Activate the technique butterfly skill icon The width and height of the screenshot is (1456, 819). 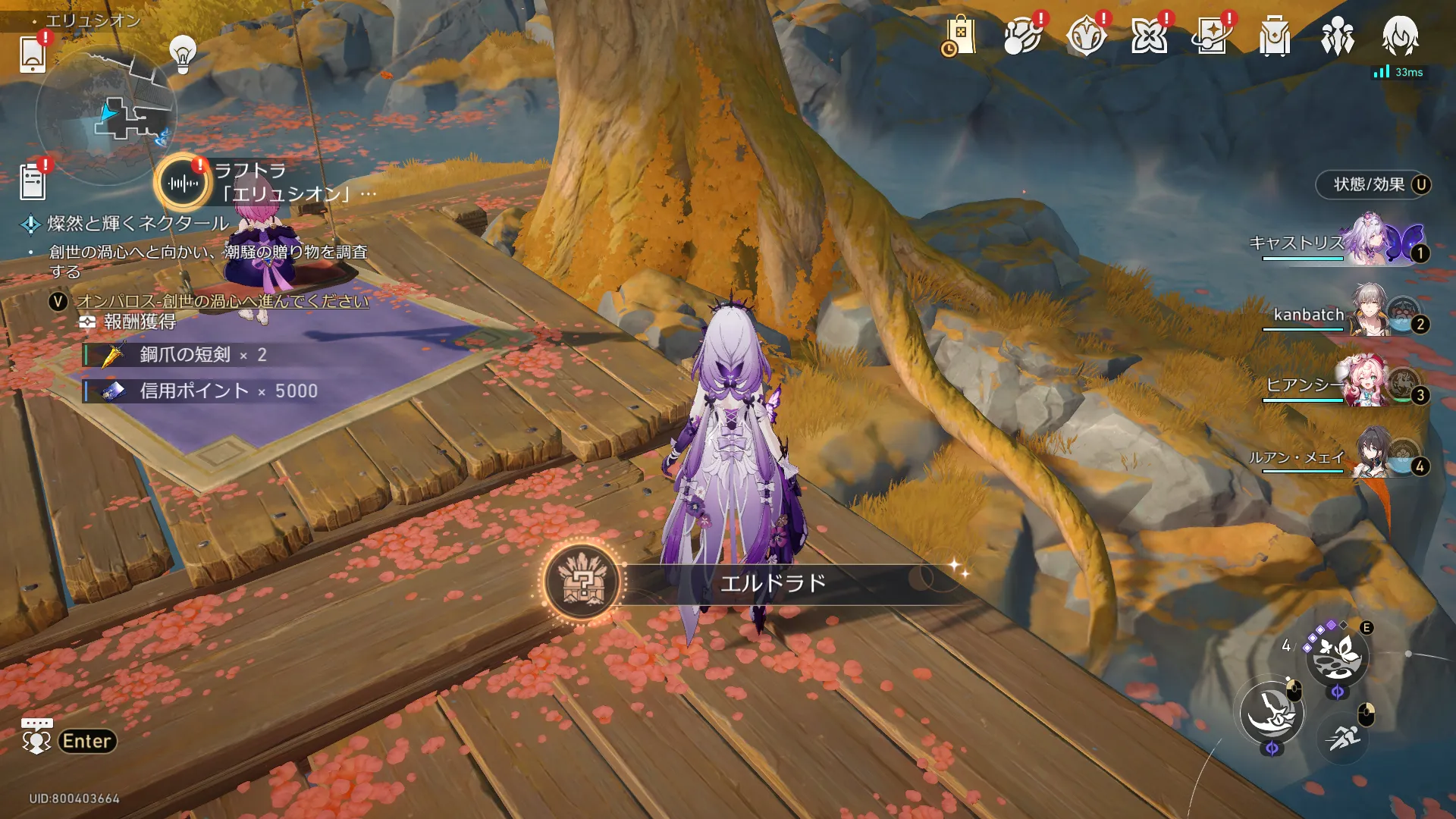click(x=1336, y=656)
